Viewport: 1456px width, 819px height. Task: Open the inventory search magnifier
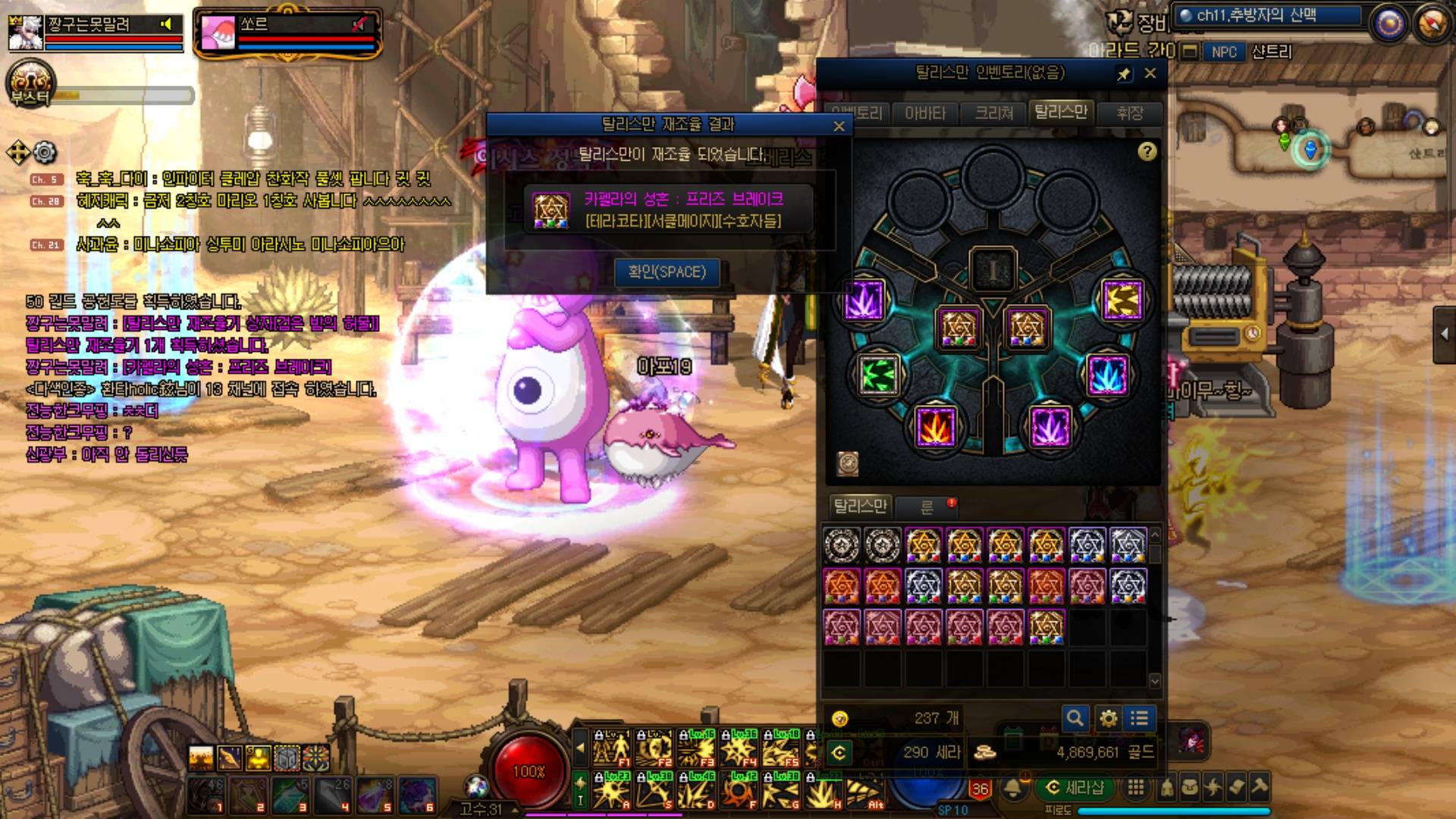pos(1075,718)
